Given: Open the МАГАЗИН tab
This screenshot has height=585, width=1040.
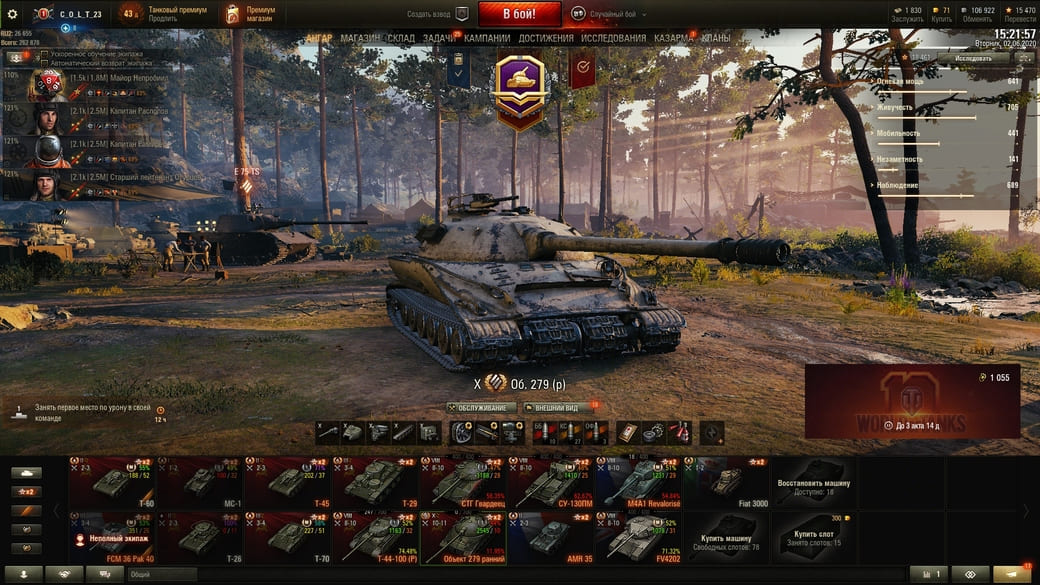Looking at the screenshot, I should pyautogui.click(x=360, y=38).
